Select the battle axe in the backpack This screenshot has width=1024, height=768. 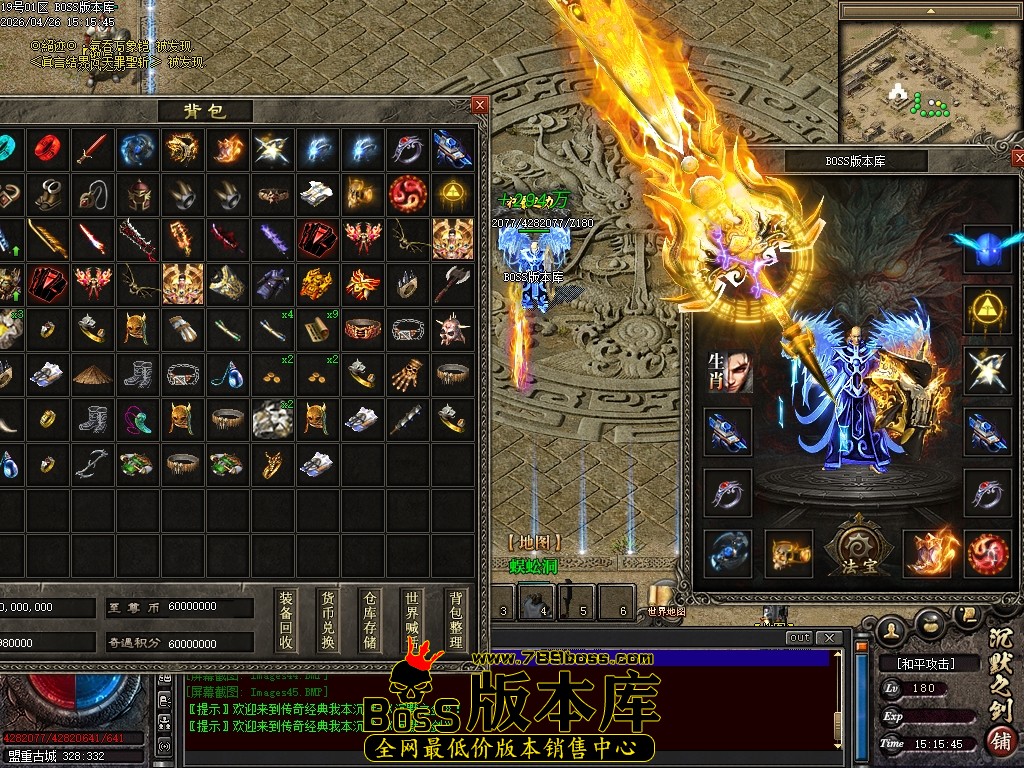(452, 284)
